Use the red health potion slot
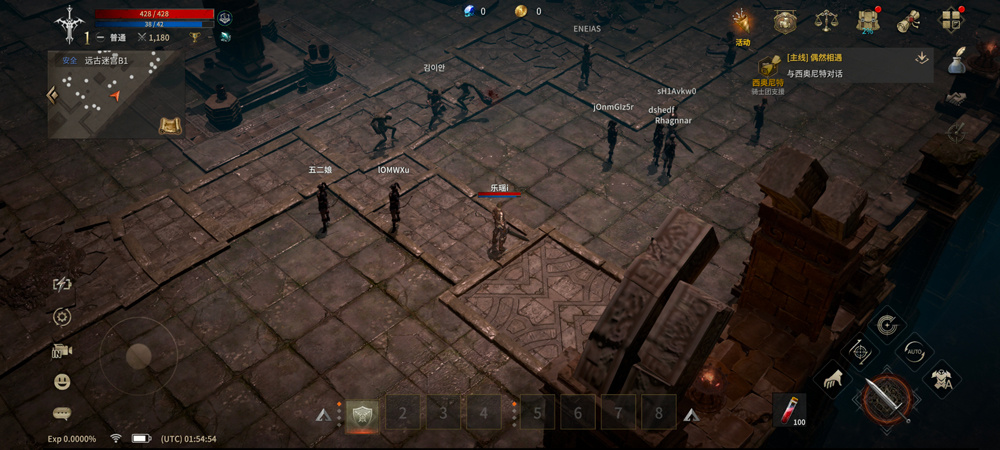This screenshot has width=1000, height=450. pos(789,409)
